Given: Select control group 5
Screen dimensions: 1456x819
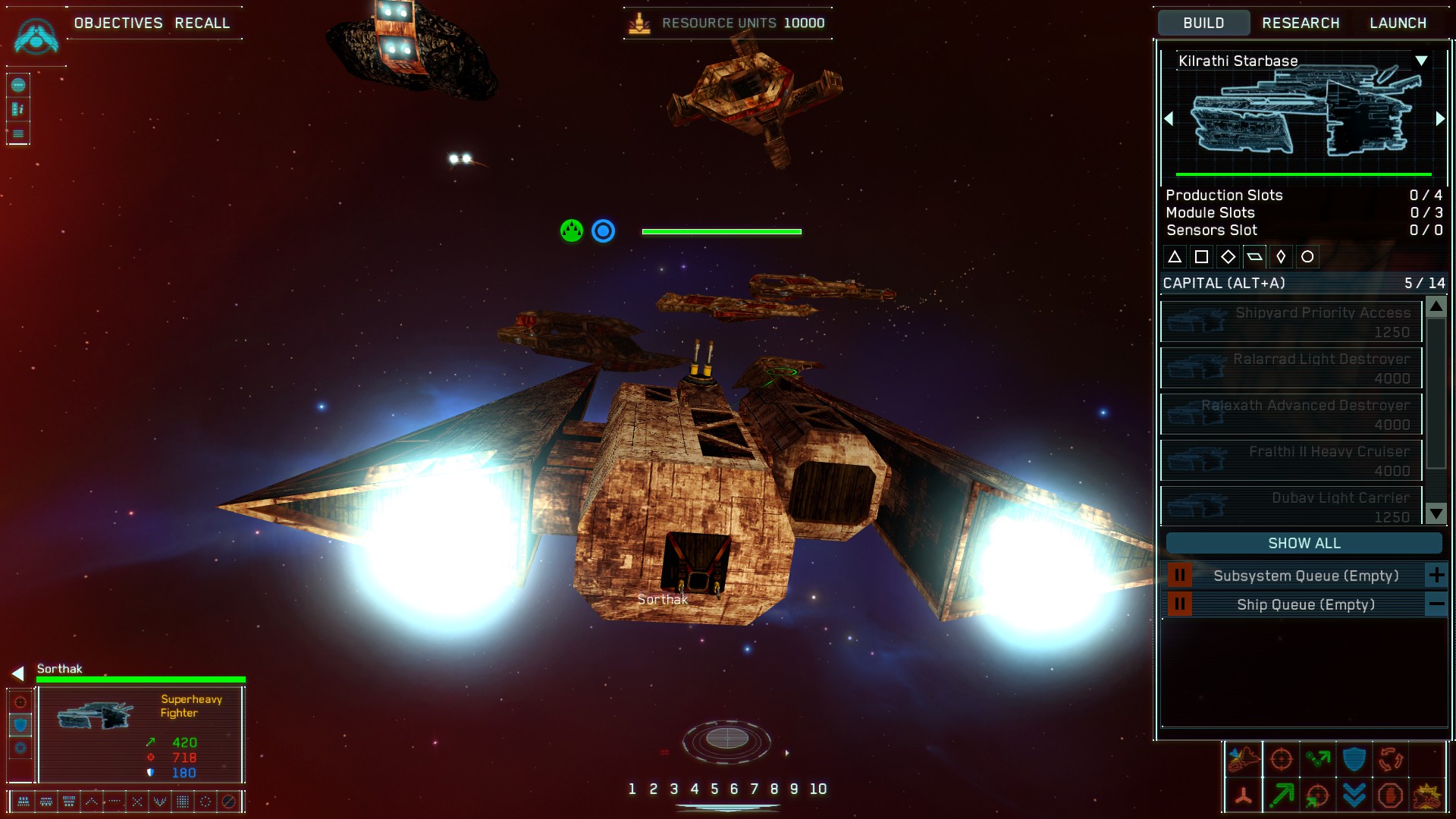Looking at the screenshot, I should (x=714, y=789).
